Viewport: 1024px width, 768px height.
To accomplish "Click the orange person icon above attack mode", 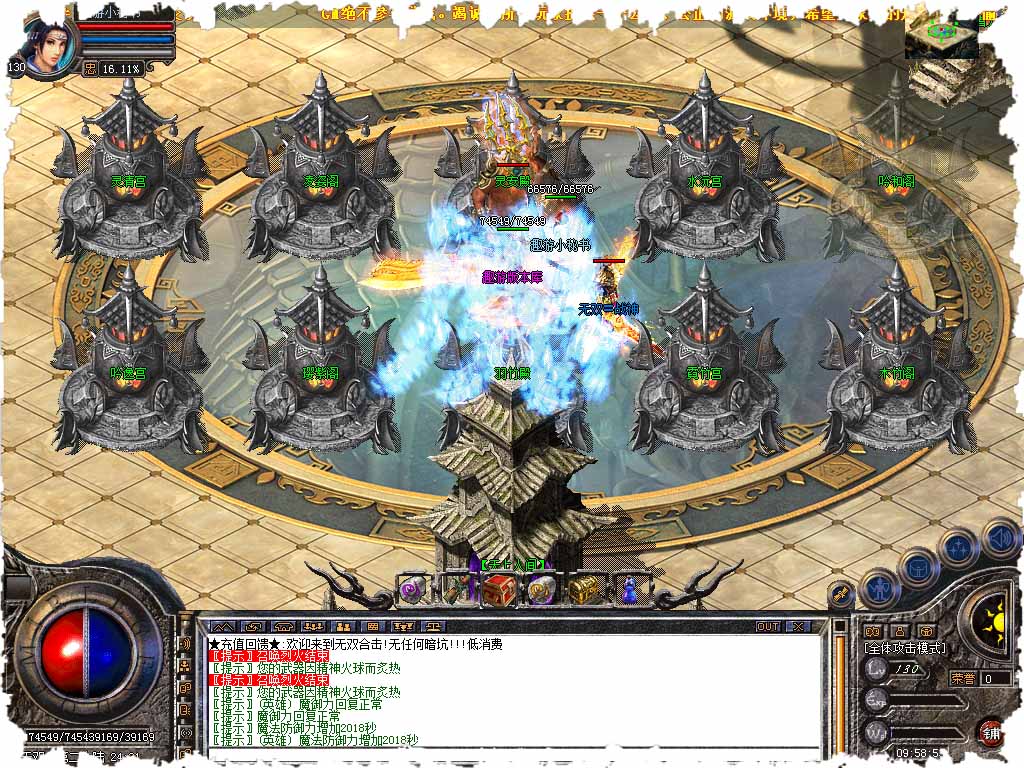I will pos(899,631).
